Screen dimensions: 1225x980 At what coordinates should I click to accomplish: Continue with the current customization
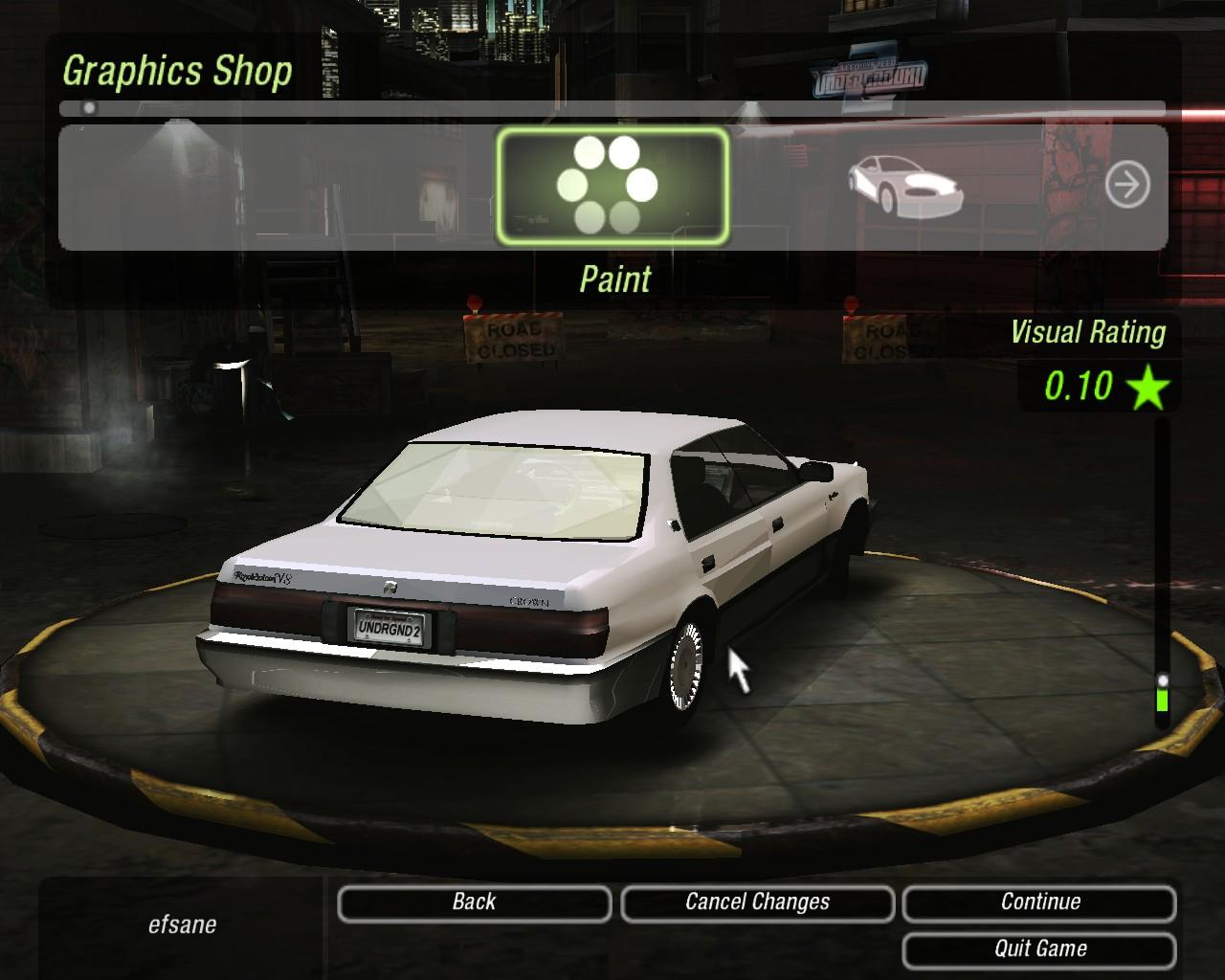(x=1039, y=902)
